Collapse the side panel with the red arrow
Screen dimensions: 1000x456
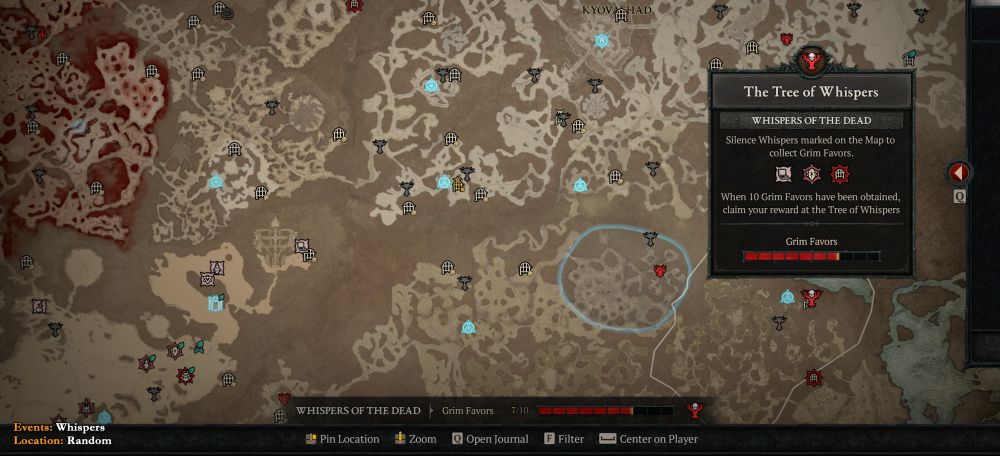pyautogui.click(x=958, y=173)
